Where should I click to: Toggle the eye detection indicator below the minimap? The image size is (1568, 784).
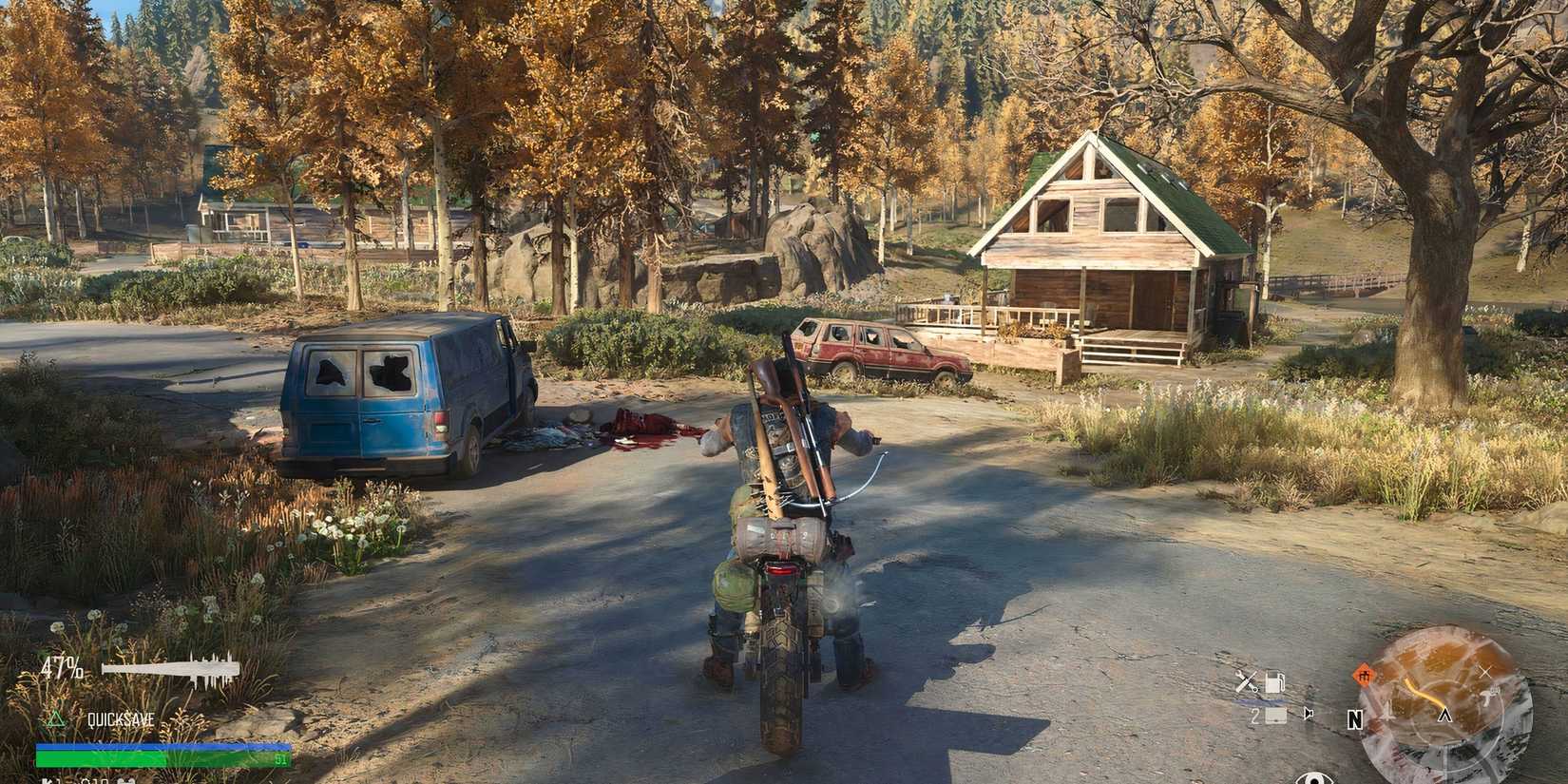coord(1314,779)
